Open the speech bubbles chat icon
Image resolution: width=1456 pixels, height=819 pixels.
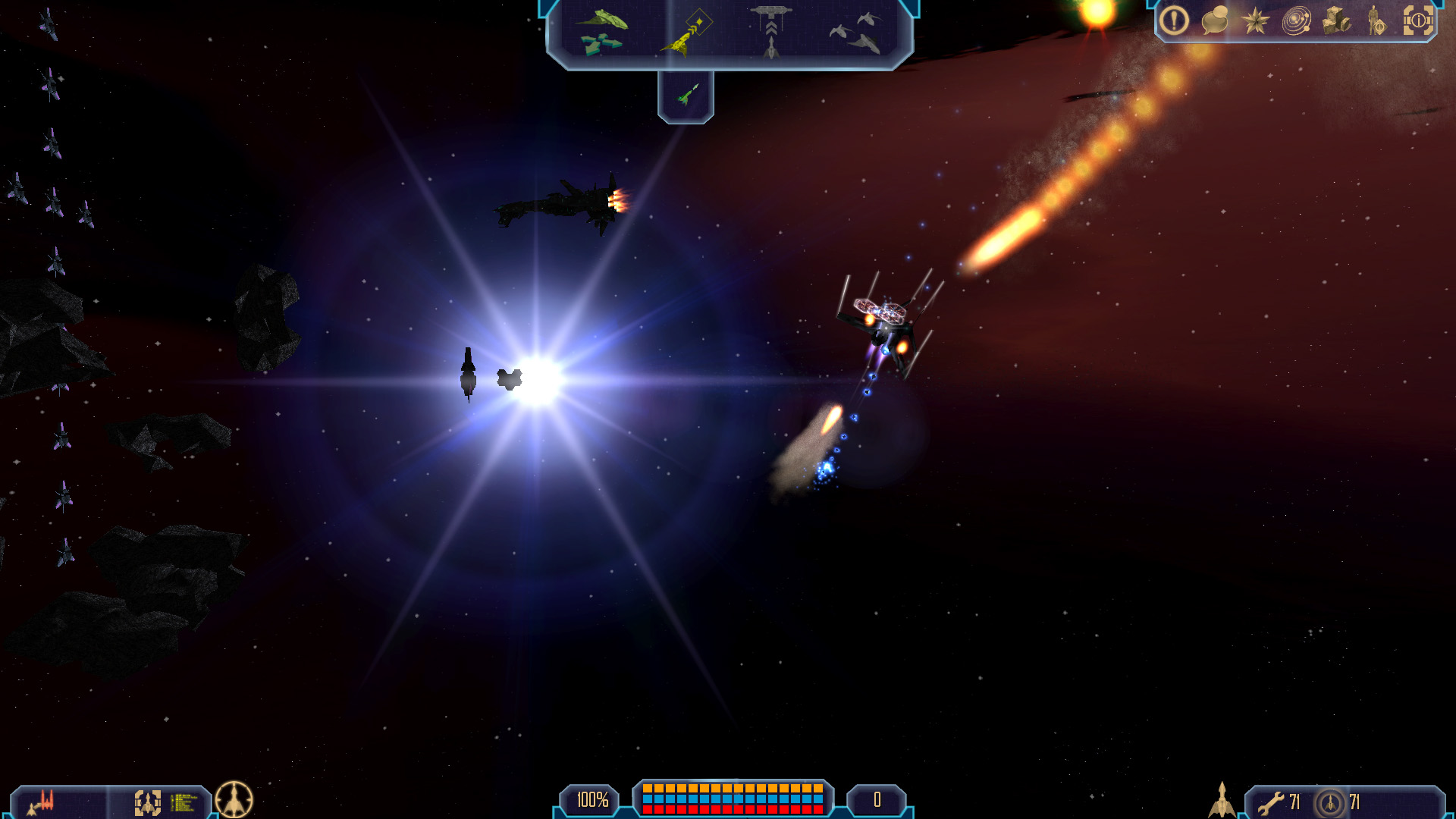pos(1215,20)
